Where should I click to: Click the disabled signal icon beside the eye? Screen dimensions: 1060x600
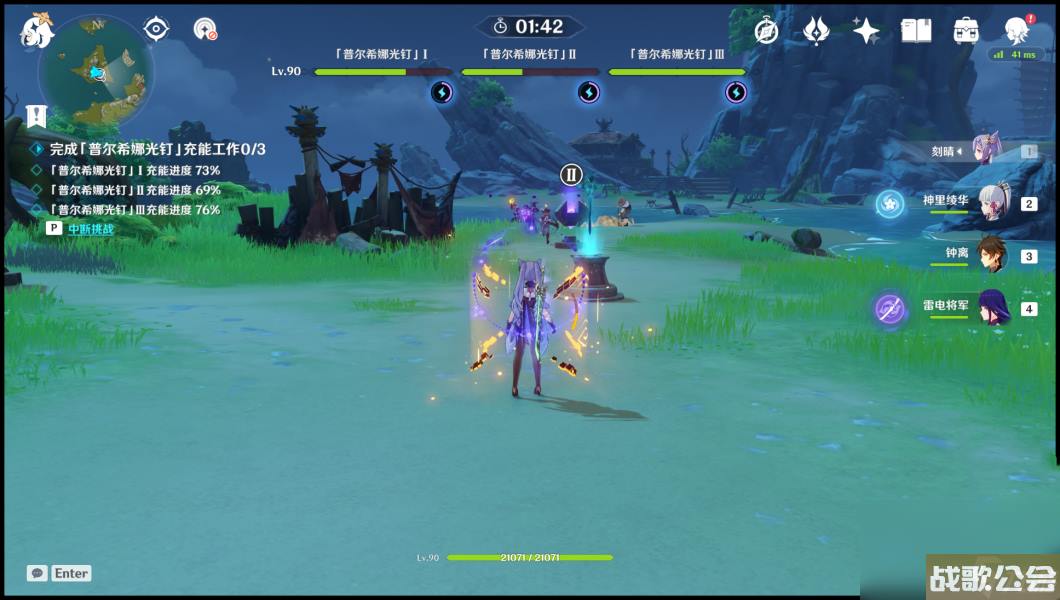(205, 29)
